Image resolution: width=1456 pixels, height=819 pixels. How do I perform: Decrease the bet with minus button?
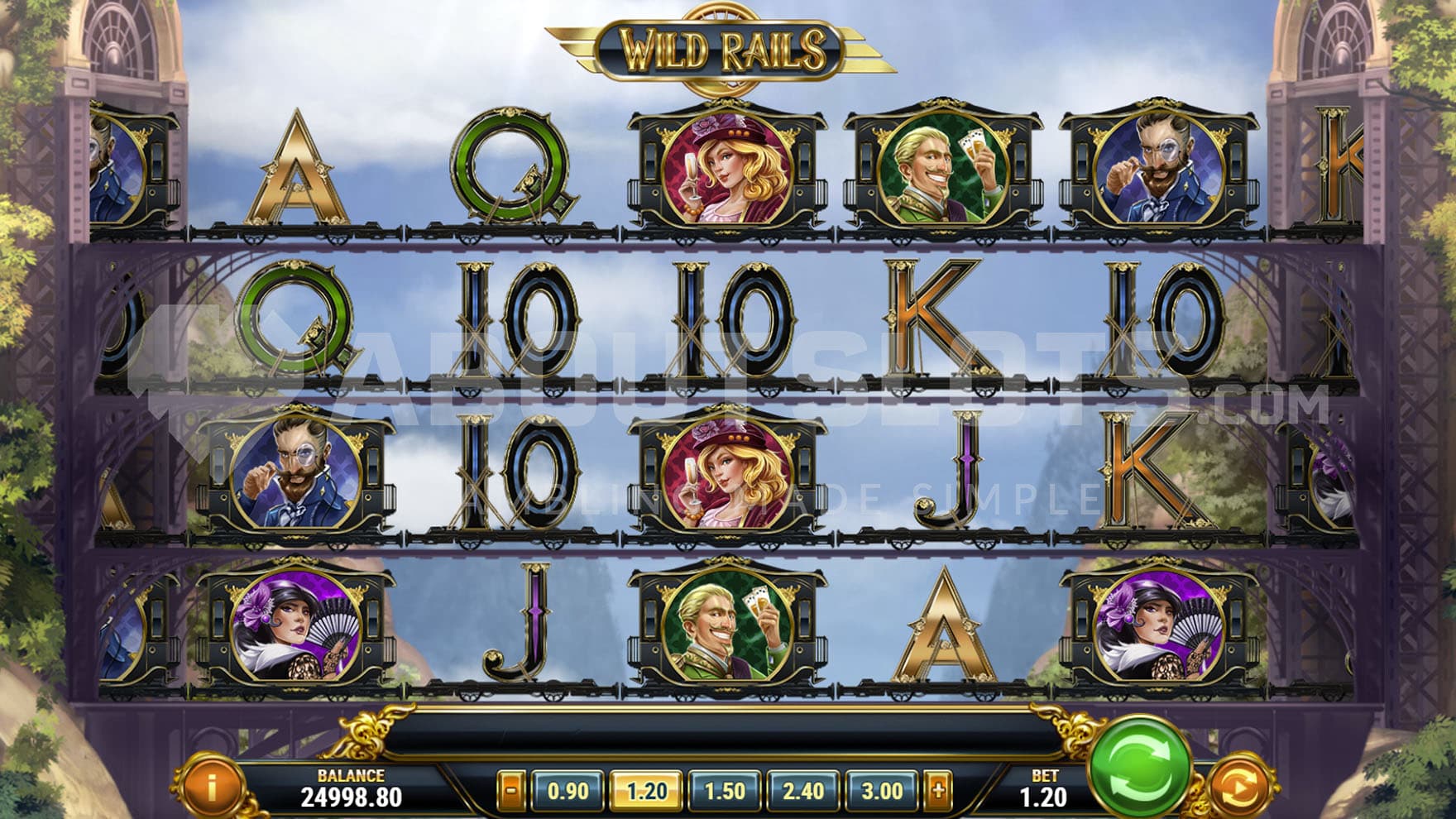click(x=511, y=790)
